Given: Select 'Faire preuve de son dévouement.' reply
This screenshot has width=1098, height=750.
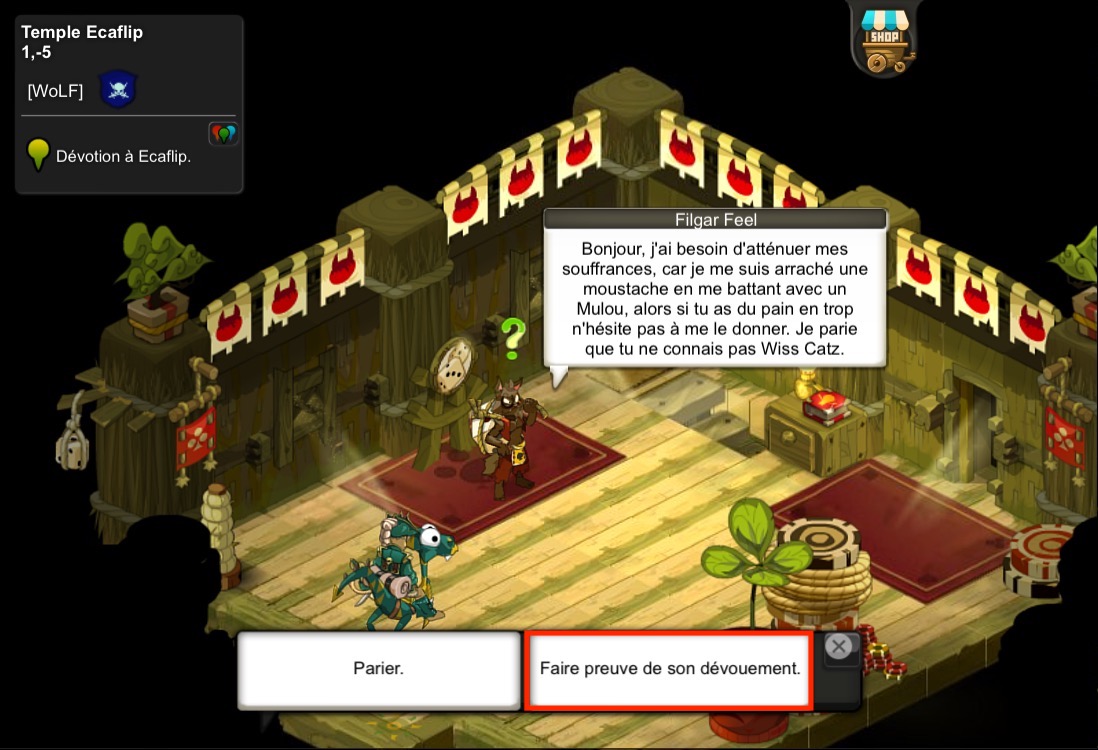Looking at the screenshot, I should coord(669,669).
